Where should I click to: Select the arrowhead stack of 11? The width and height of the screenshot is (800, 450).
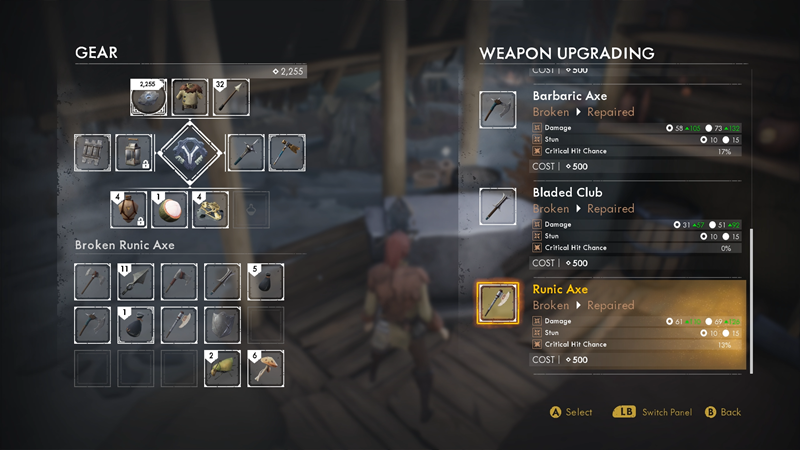pos(135,283)
